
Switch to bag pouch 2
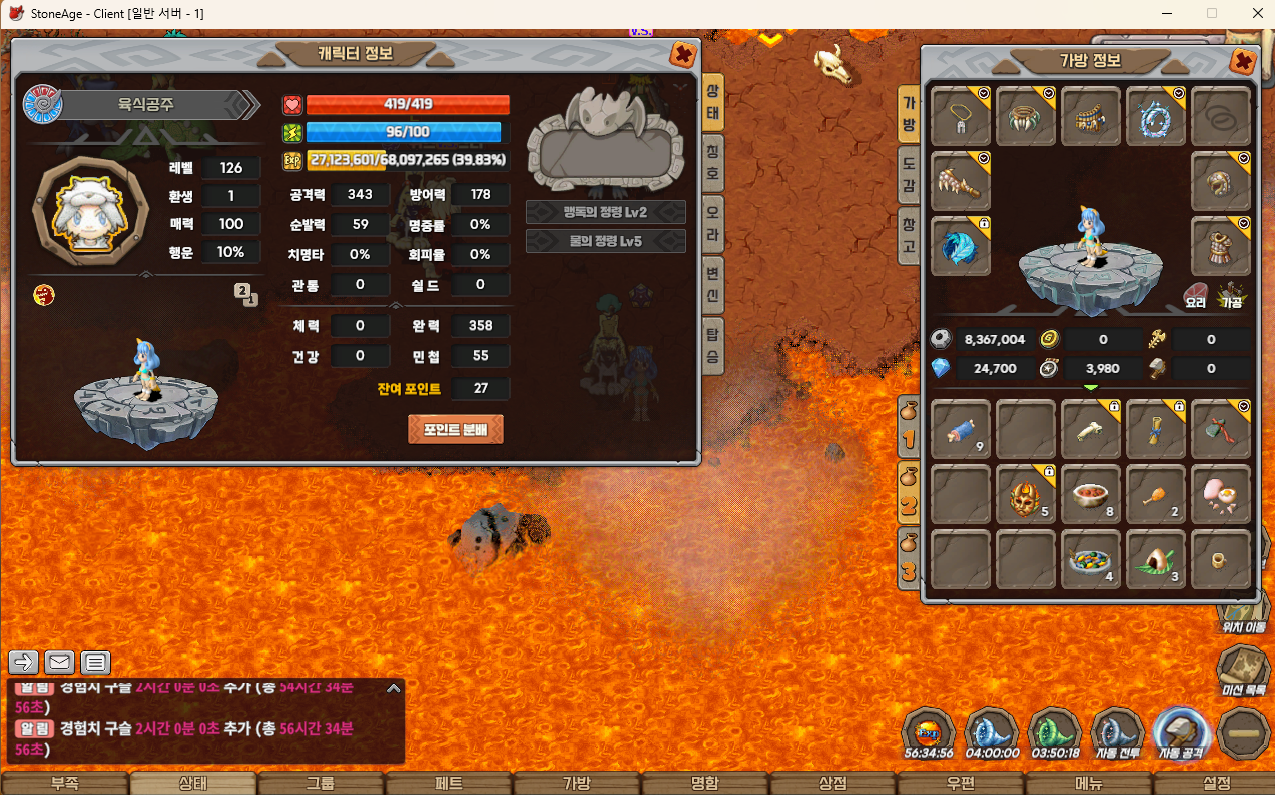[x=908, y=495]
